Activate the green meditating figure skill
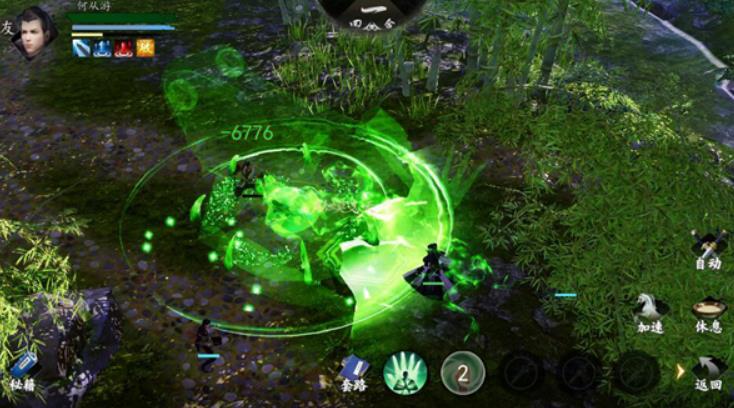 (405, 372)
